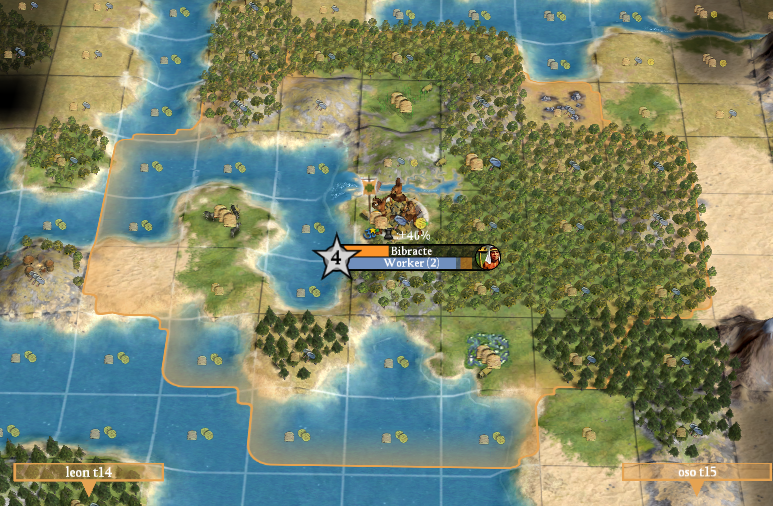The image size is (773, 506).
Task: Click the city size star showing 4
Action: tap(336, 258)
